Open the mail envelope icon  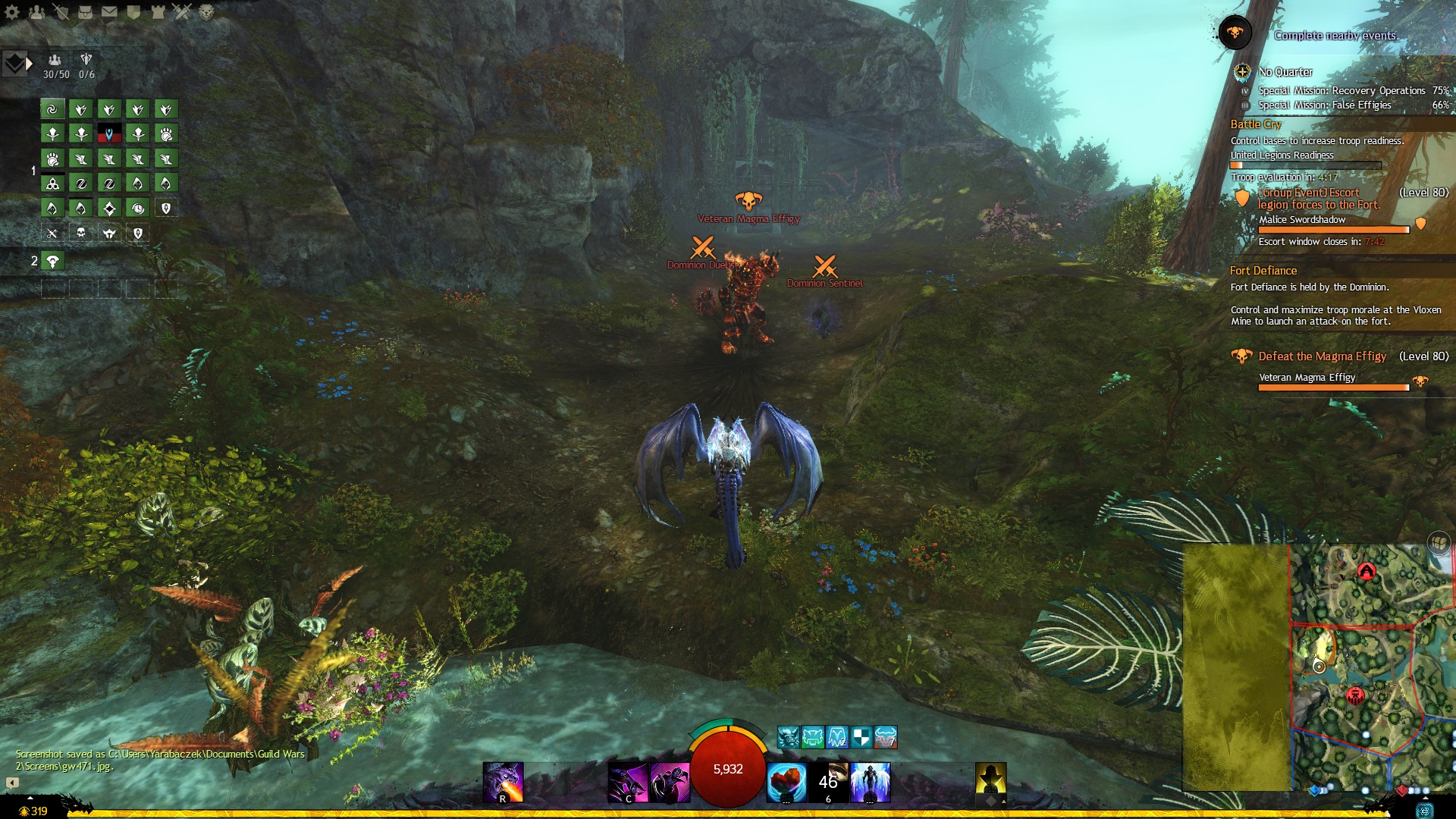109,11
